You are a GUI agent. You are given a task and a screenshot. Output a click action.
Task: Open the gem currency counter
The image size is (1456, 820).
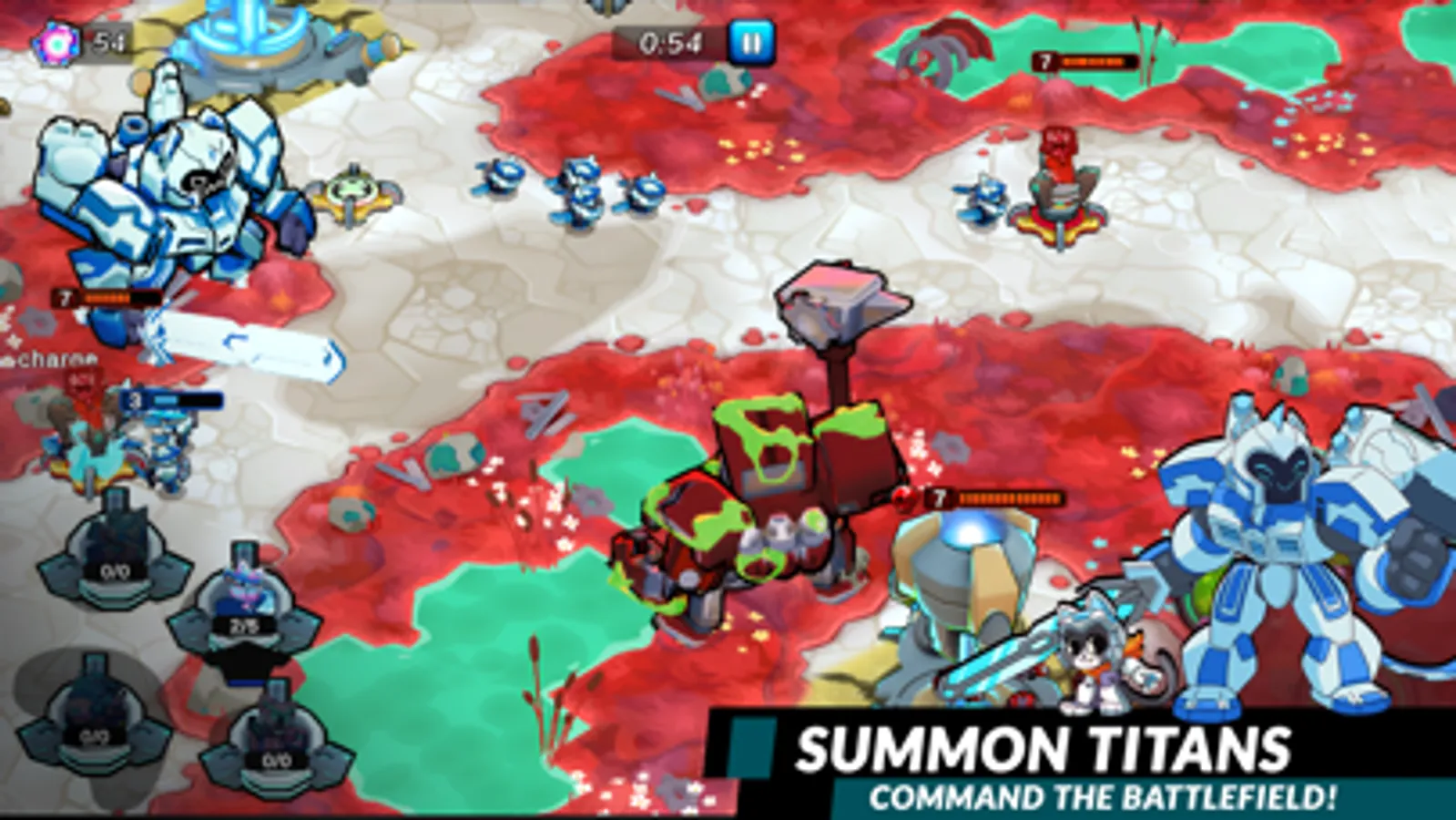[x=77, y=40]
